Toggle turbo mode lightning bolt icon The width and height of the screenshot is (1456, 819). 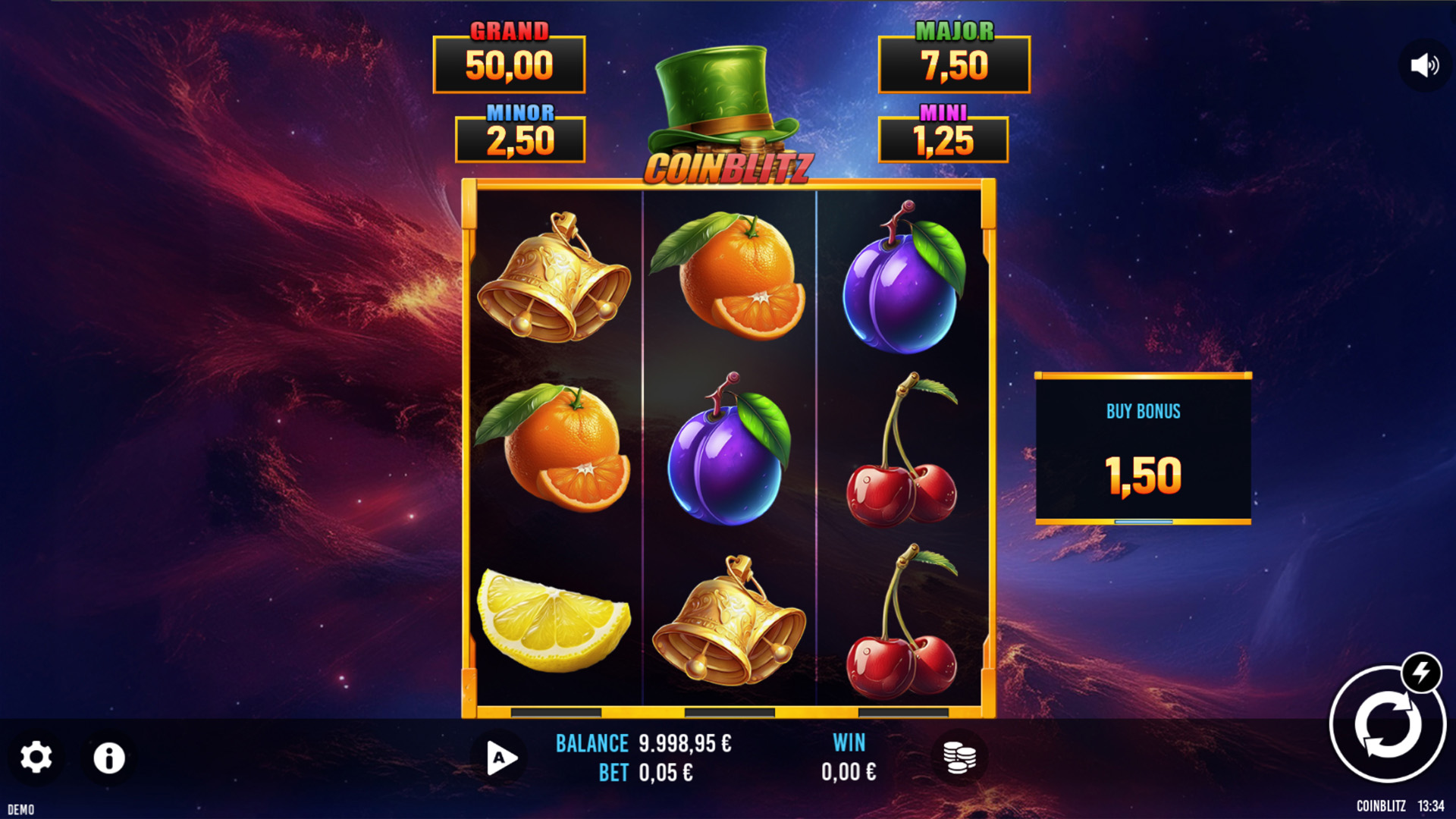click(1421, 672)
